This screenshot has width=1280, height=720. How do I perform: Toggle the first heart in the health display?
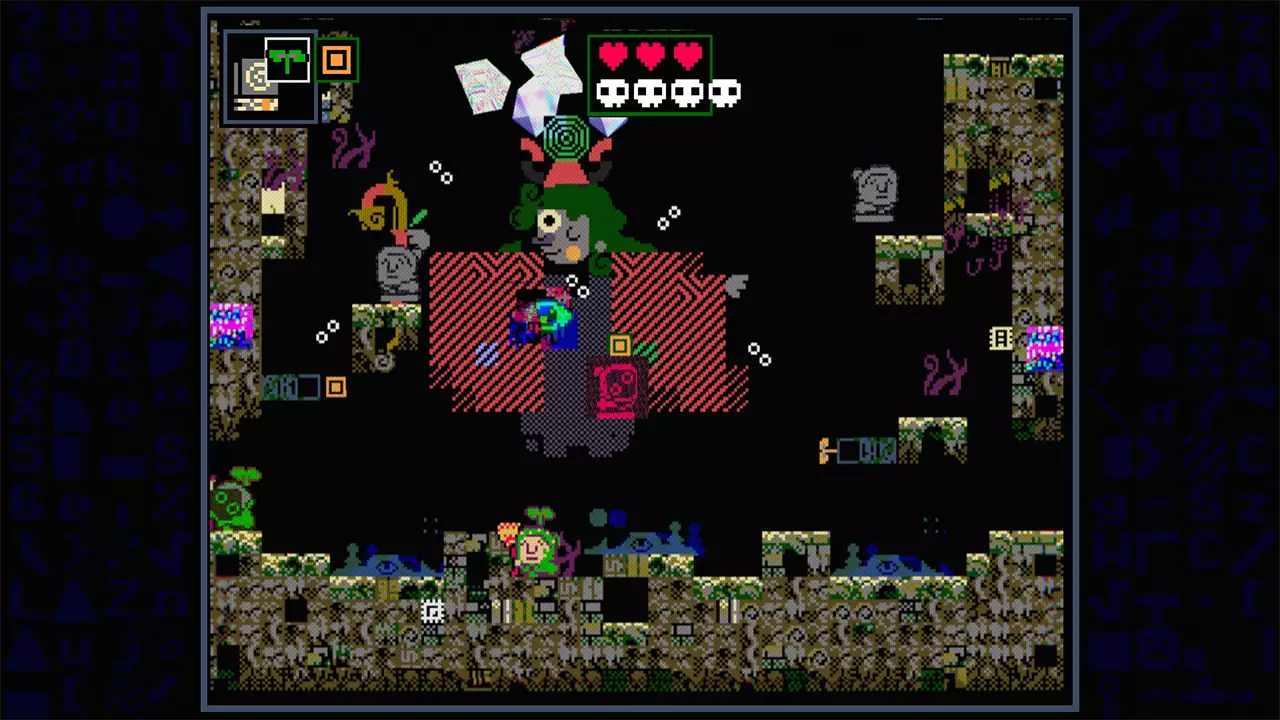coord(610,57)
